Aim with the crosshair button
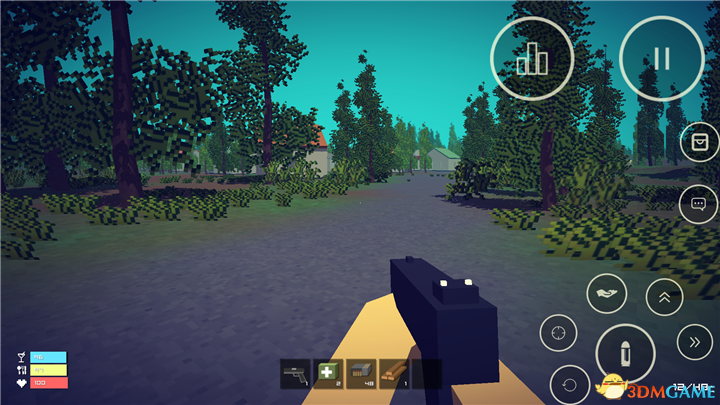The image size is (720, 405). (x=559, y=329)
